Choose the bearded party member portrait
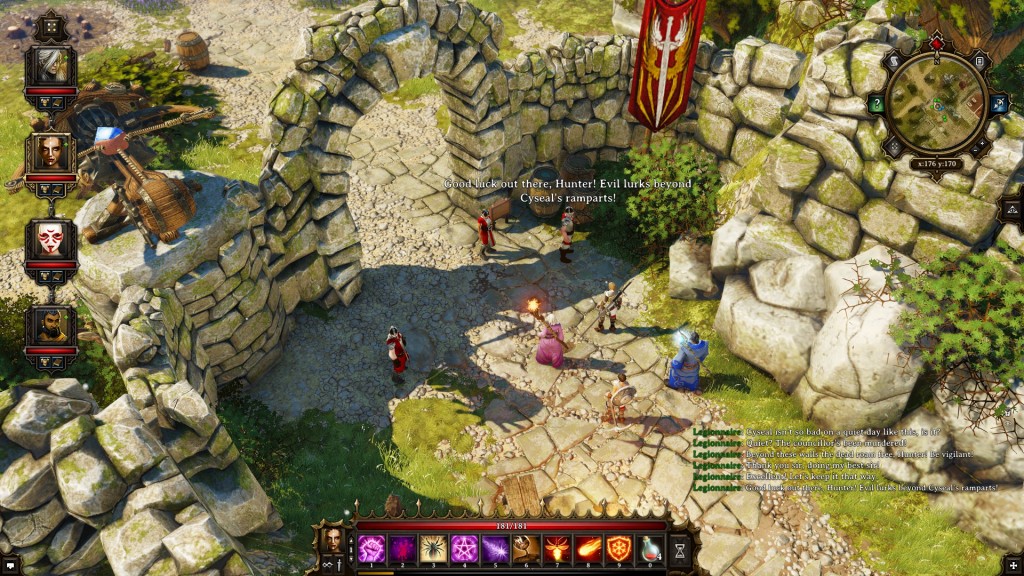This screenshot has height=576, width=1024. click(x=50, y=325)
